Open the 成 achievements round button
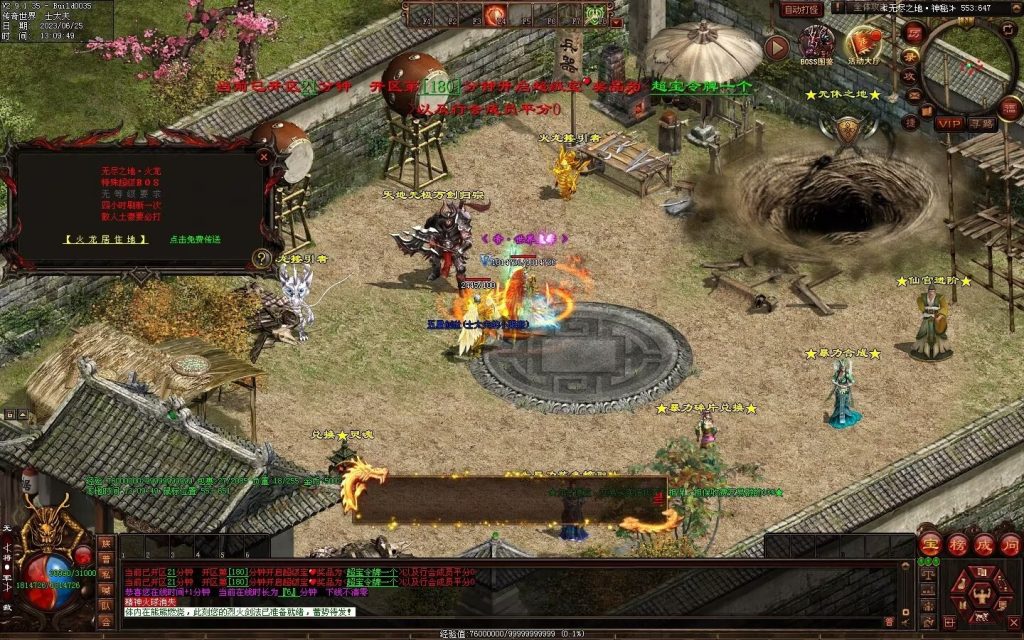This screenshot has width=1024, height=640. pyautogui.click(x=984, y=546)
